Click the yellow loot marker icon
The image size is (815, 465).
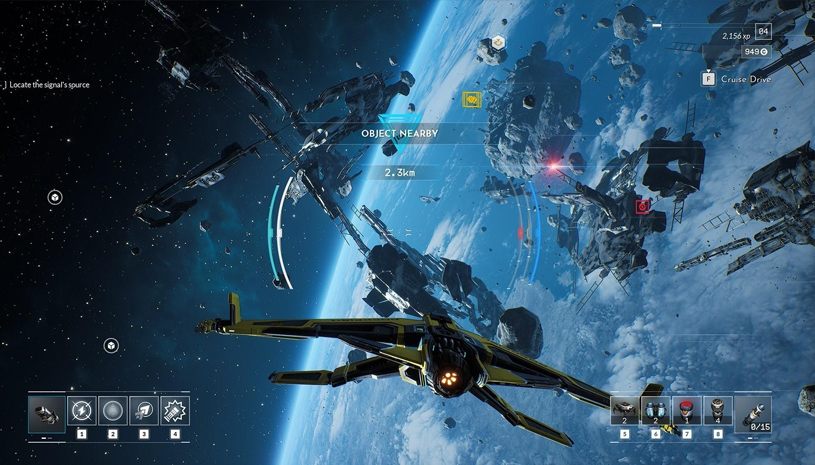click(x=471, y=99)
